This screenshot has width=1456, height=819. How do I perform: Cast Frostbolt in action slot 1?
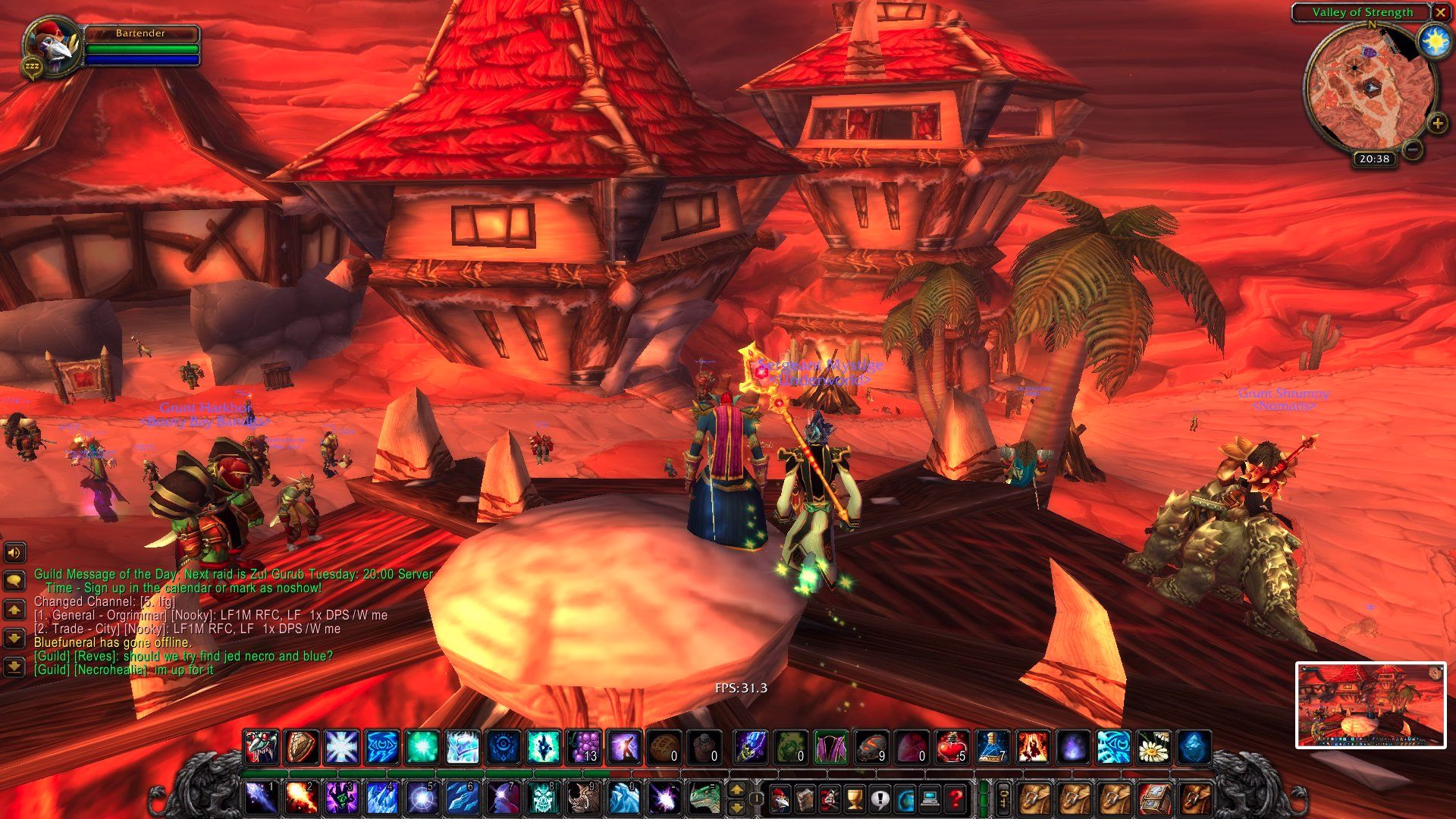click(261, 797)
